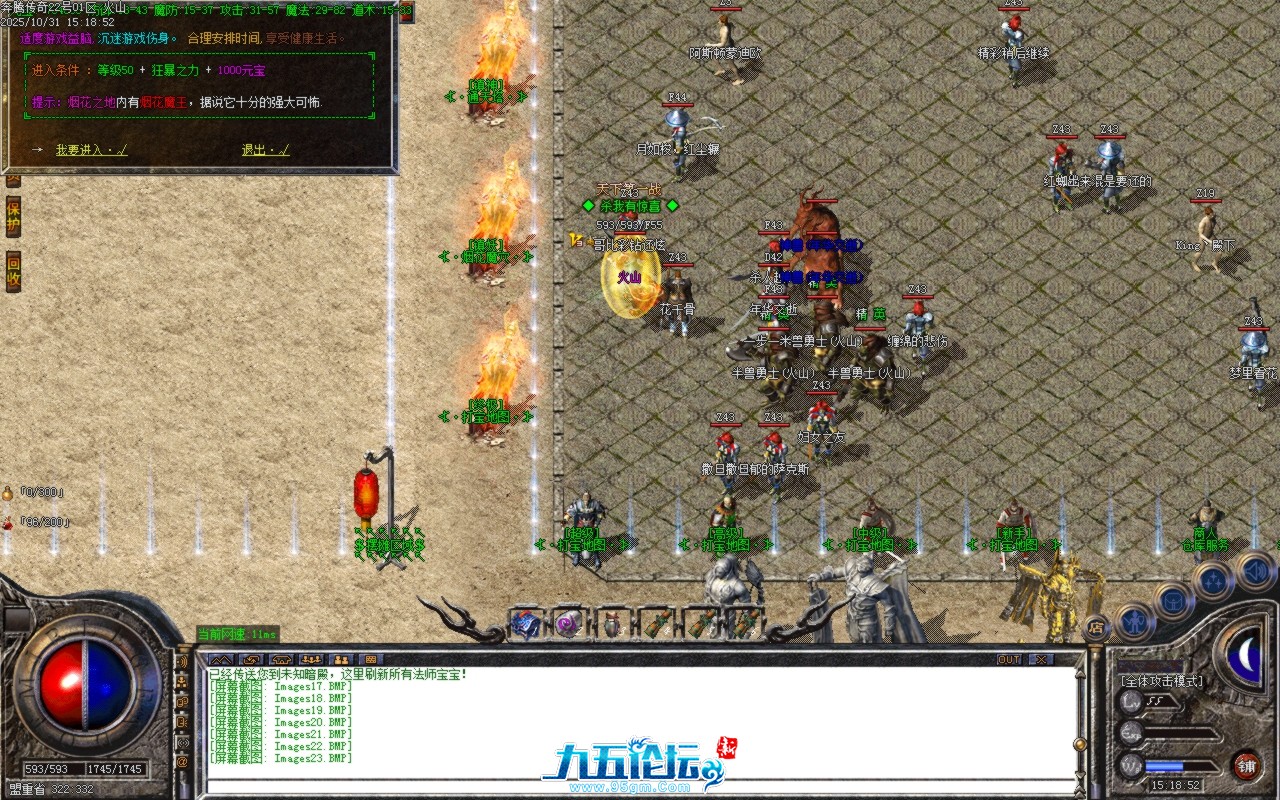The height and width of the screenshot is (800, 1280).
Task: Select the first quickslot potion
Action: click(x=525, y=625)
